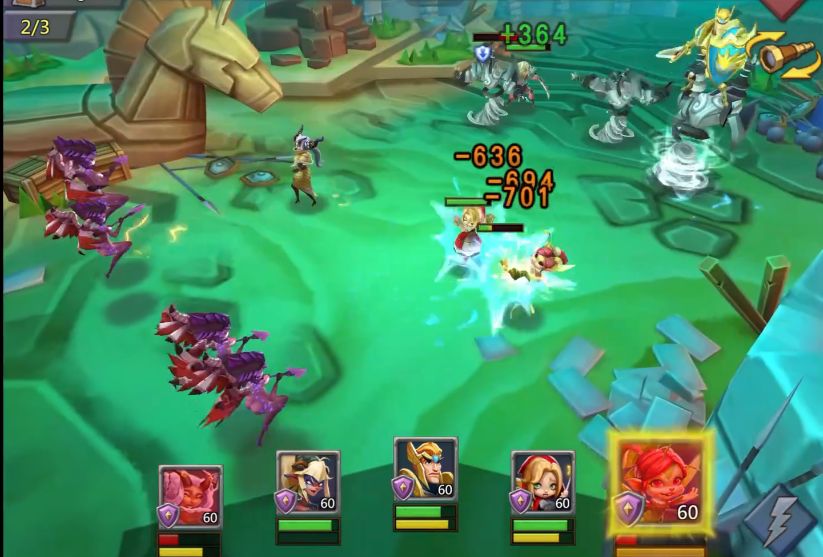Select the pink horned demon hero portrait

click(x=190, y=495)
